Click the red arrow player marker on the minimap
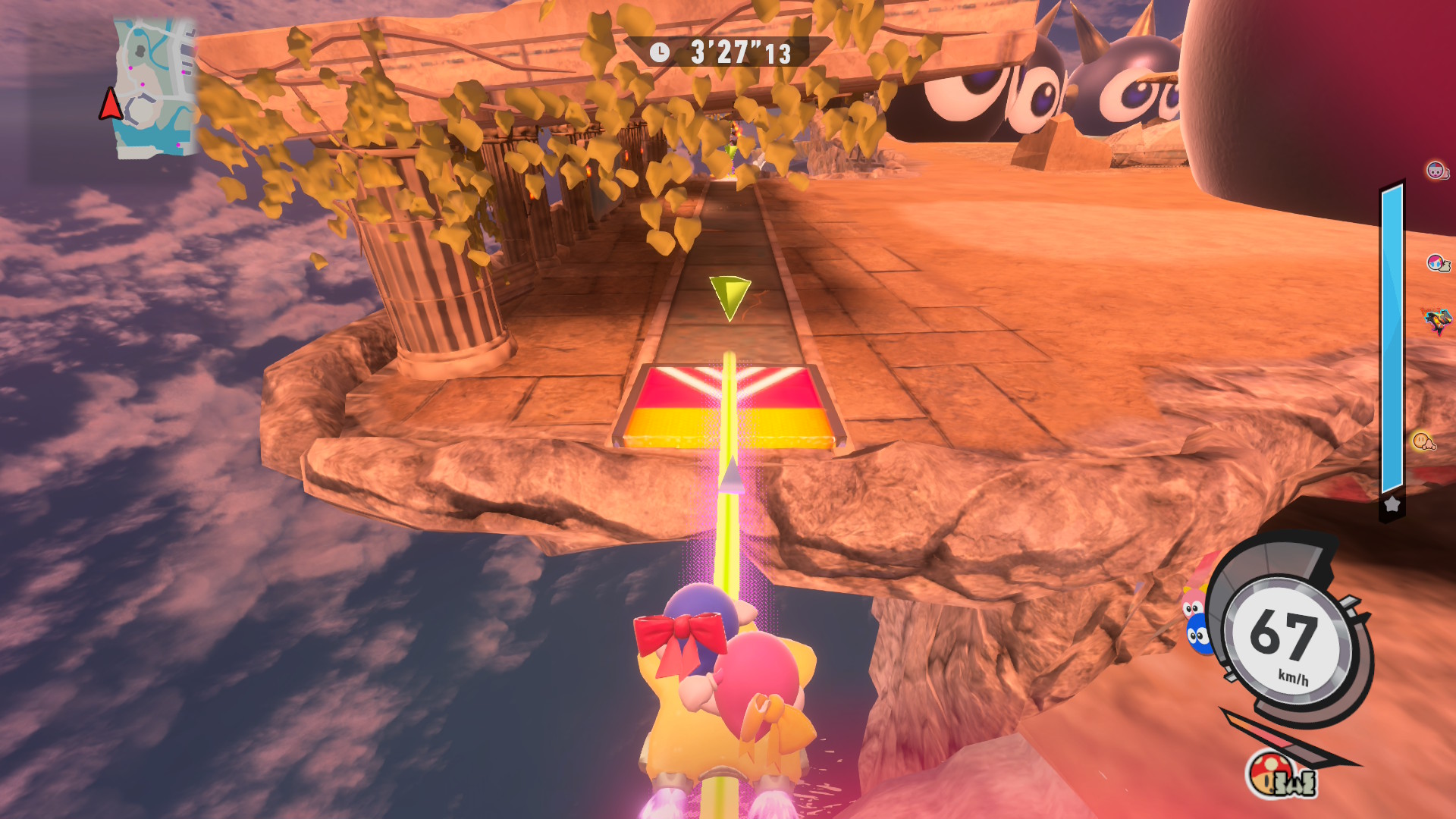The width and height of the screenshot is (1456, 819). (111, 104)
